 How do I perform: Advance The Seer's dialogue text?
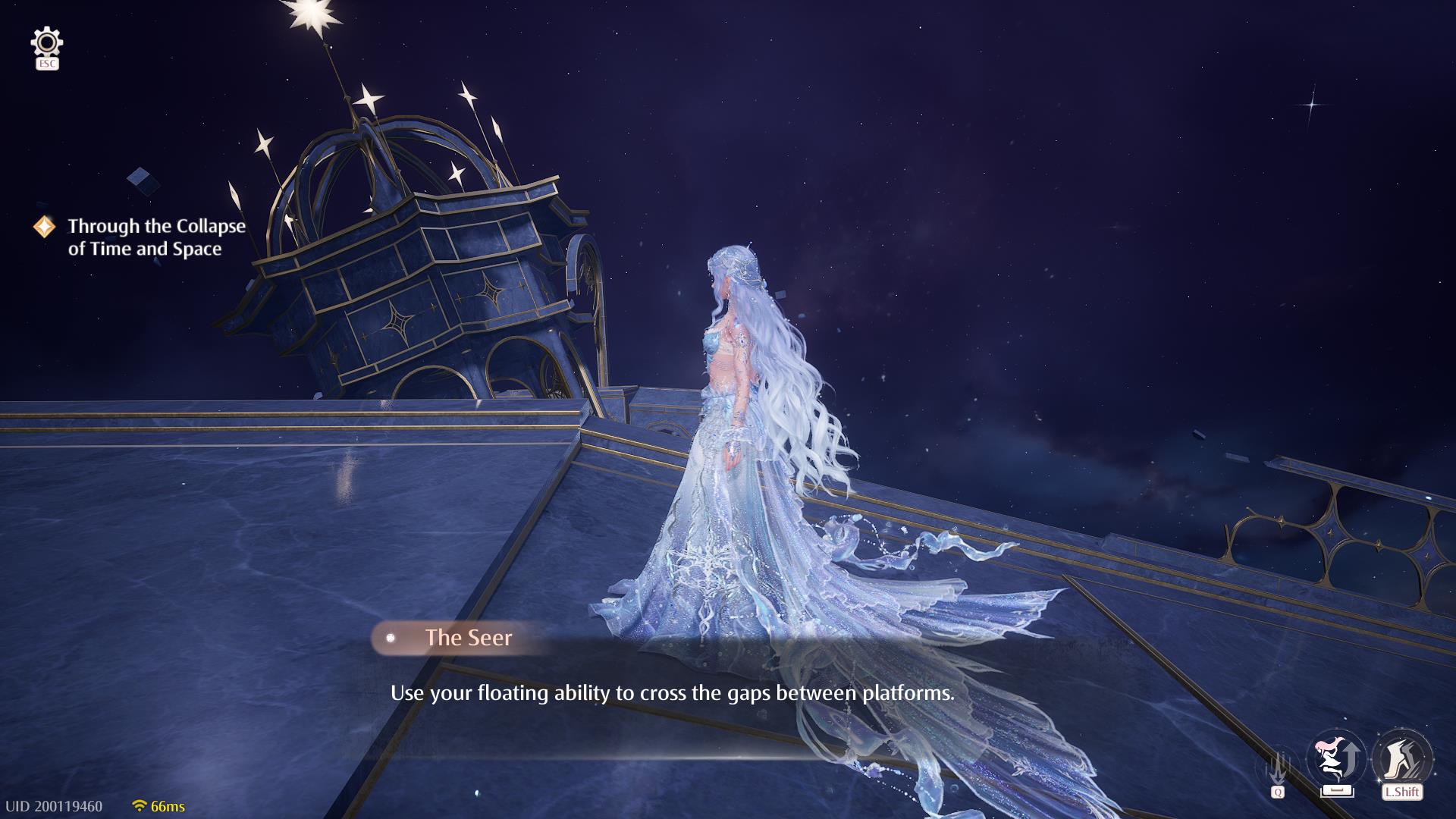point(672,693)
